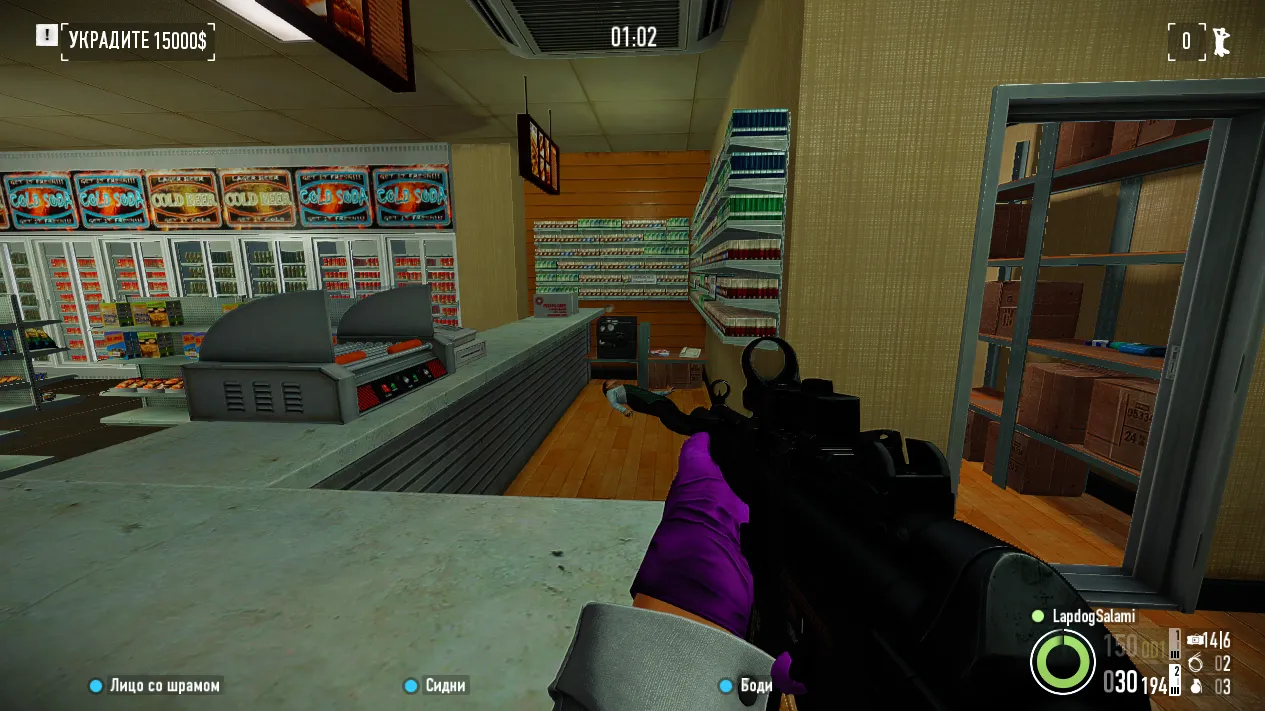This screenshot has width=1265, height=711.
Task: Choose the cable ties icon
Action: [1196, 663]
